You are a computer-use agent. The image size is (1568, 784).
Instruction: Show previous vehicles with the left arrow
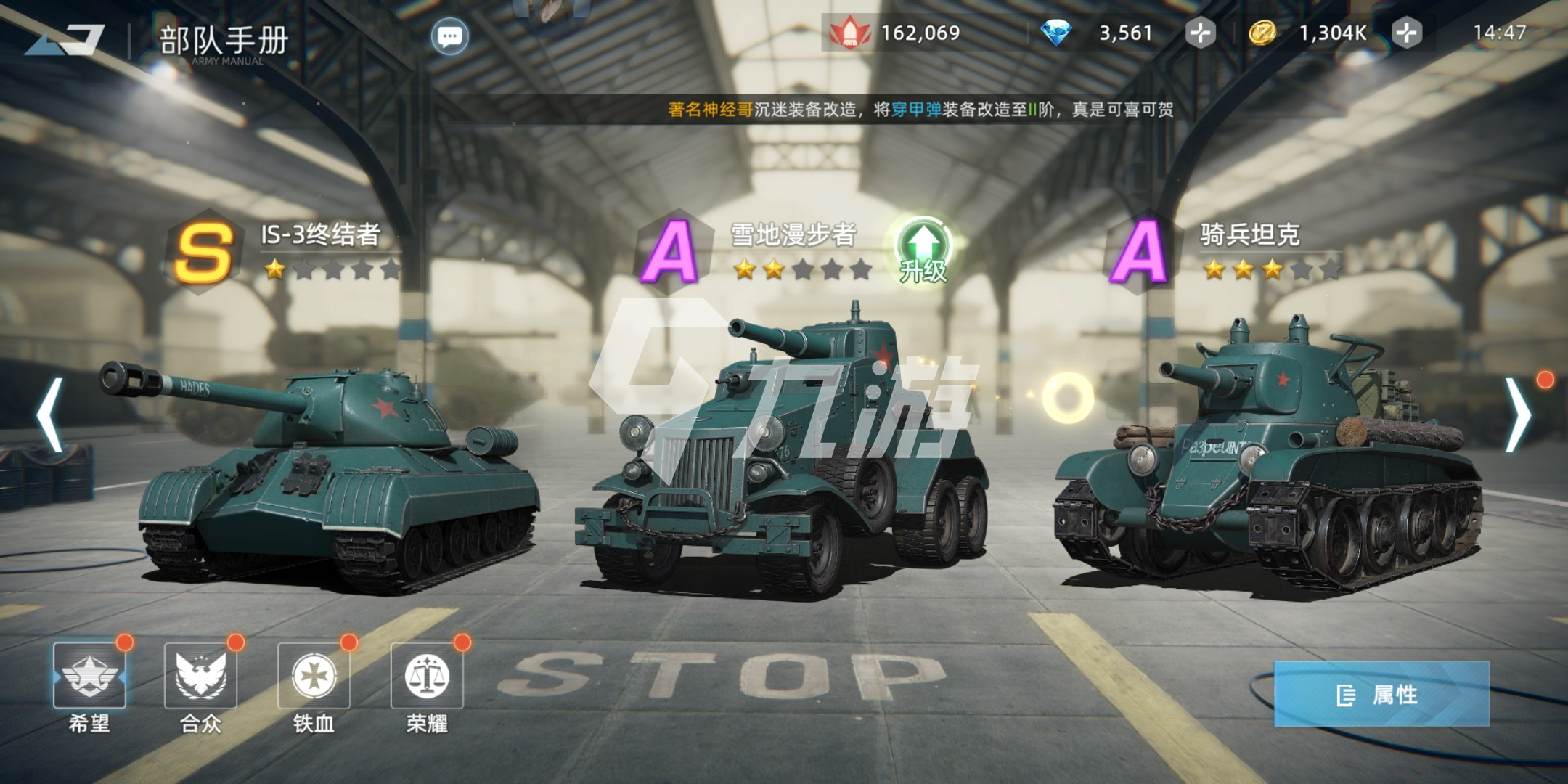click(x=49, y=415)
